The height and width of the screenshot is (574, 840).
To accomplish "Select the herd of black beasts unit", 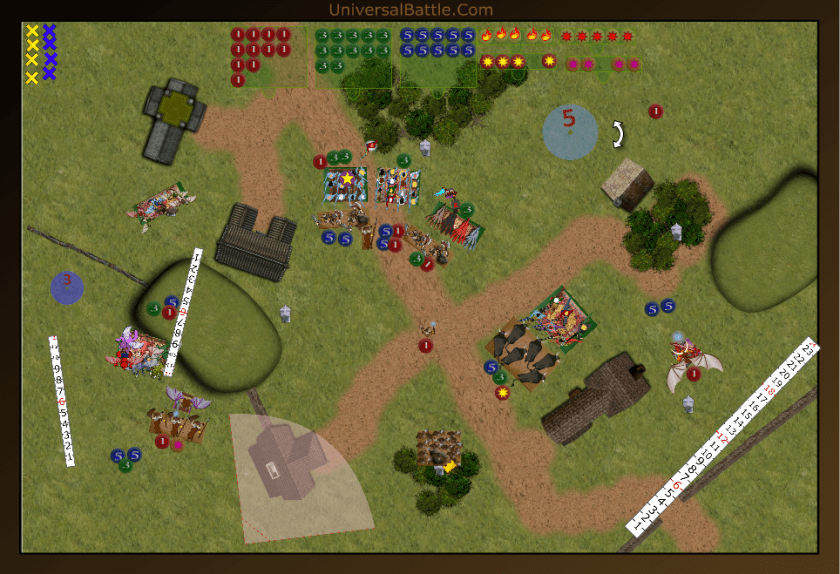I will (527, 353).
